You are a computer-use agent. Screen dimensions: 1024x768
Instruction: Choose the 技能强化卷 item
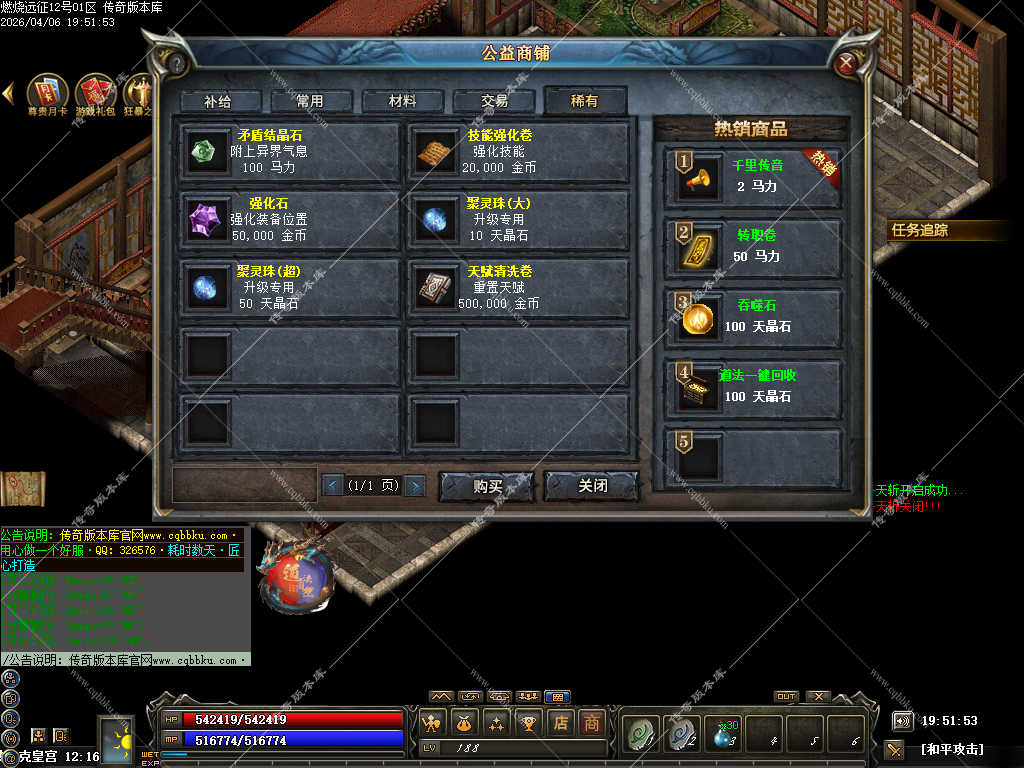[x=518, y=152]
